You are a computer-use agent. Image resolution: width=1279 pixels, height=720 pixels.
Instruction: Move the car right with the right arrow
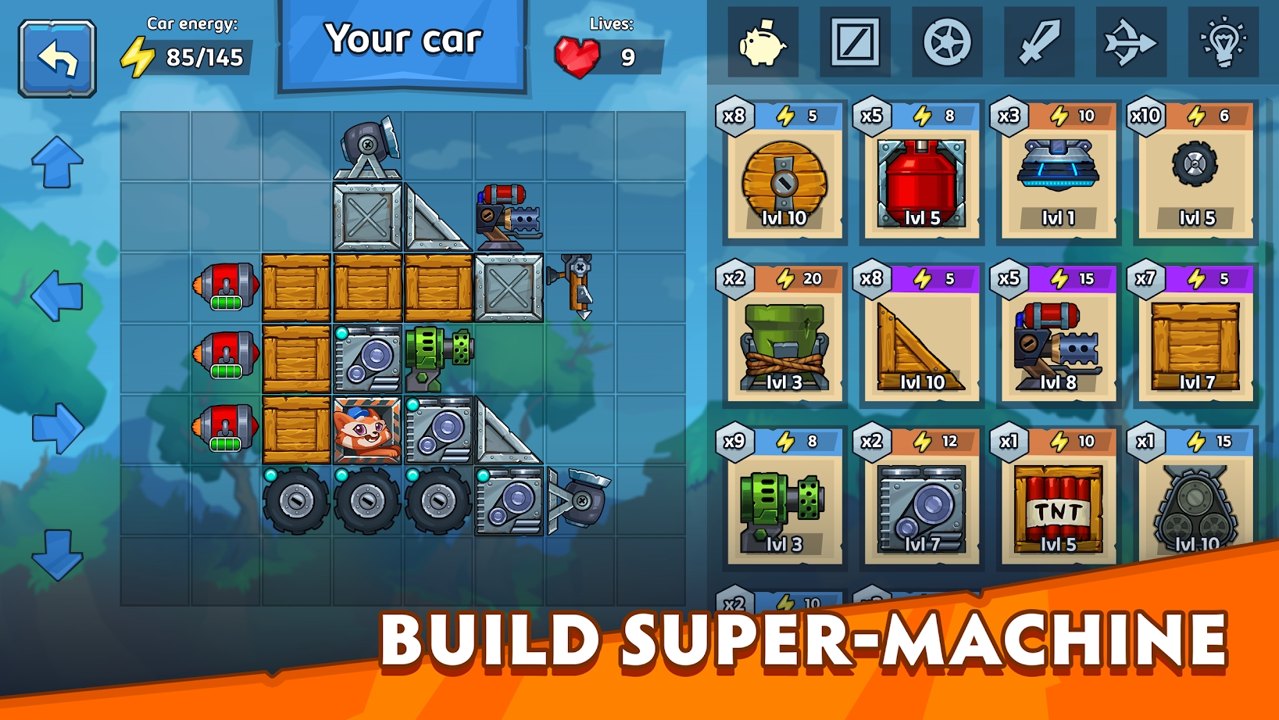point(57,428)
